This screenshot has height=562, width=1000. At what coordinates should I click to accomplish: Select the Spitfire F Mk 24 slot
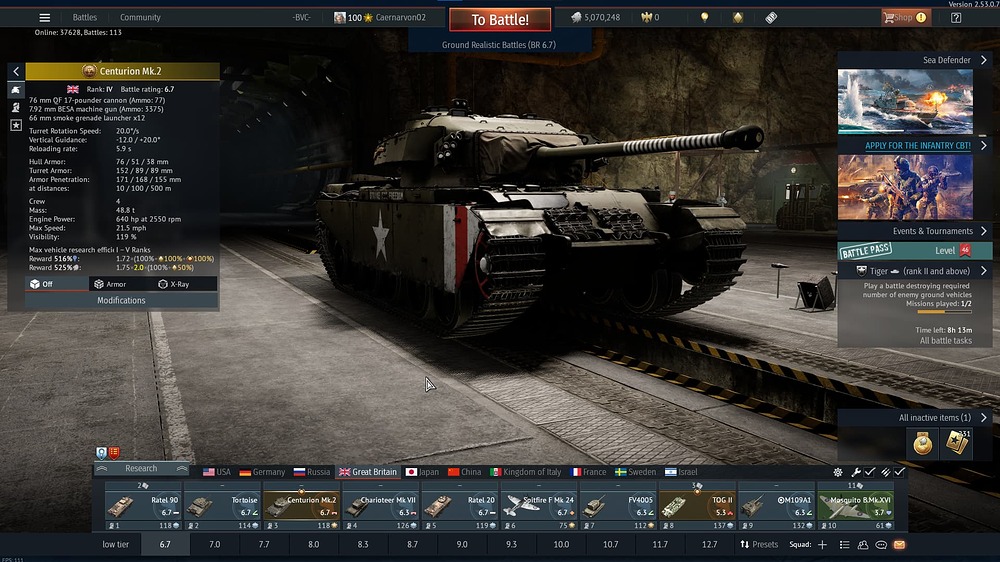click(x=538, y=506)
